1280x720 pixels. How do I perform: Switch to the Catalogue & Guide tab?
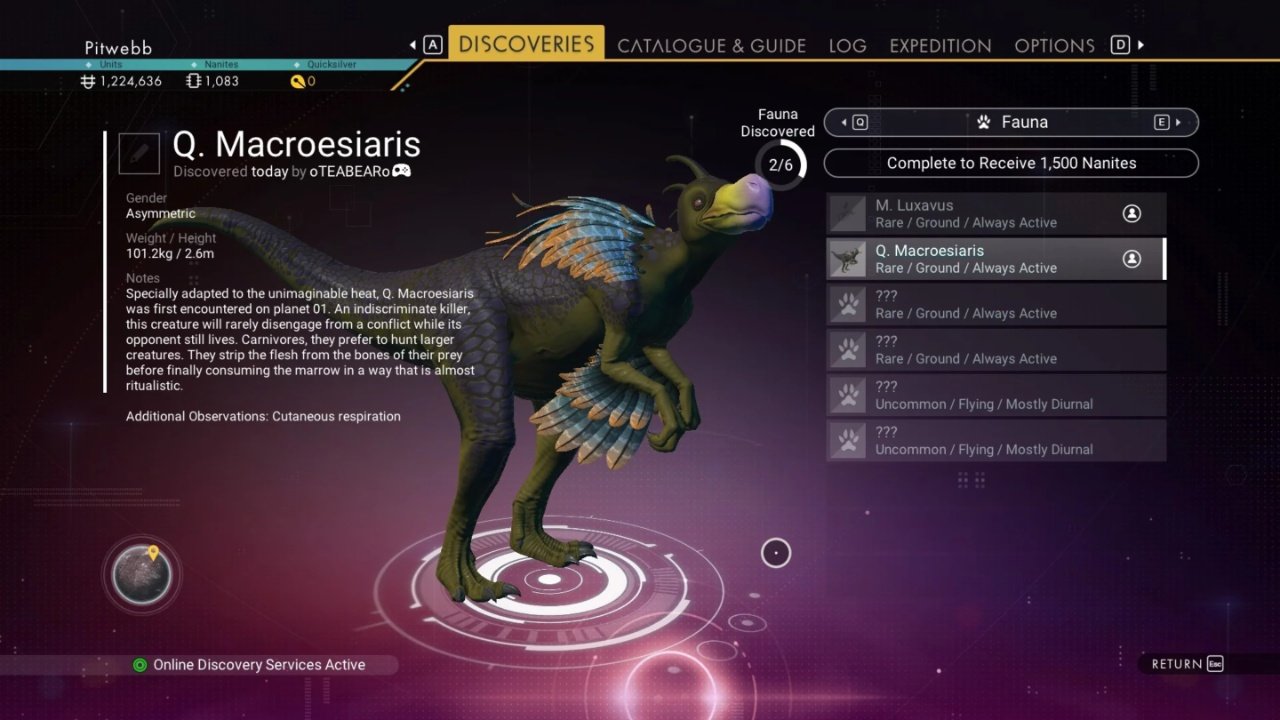711,45
